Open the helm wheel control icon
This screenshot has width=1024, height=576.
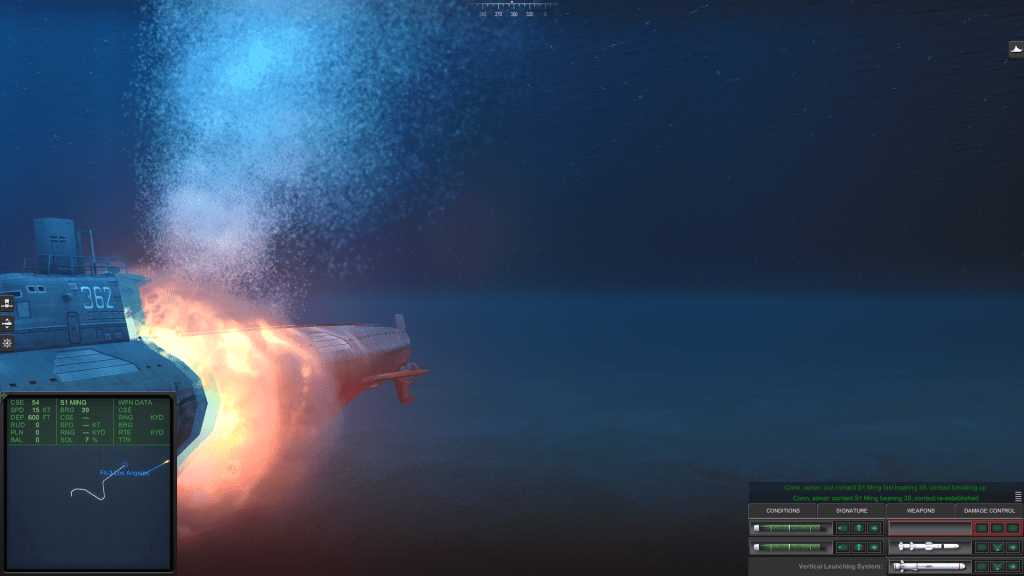click(x=7, y=343)
